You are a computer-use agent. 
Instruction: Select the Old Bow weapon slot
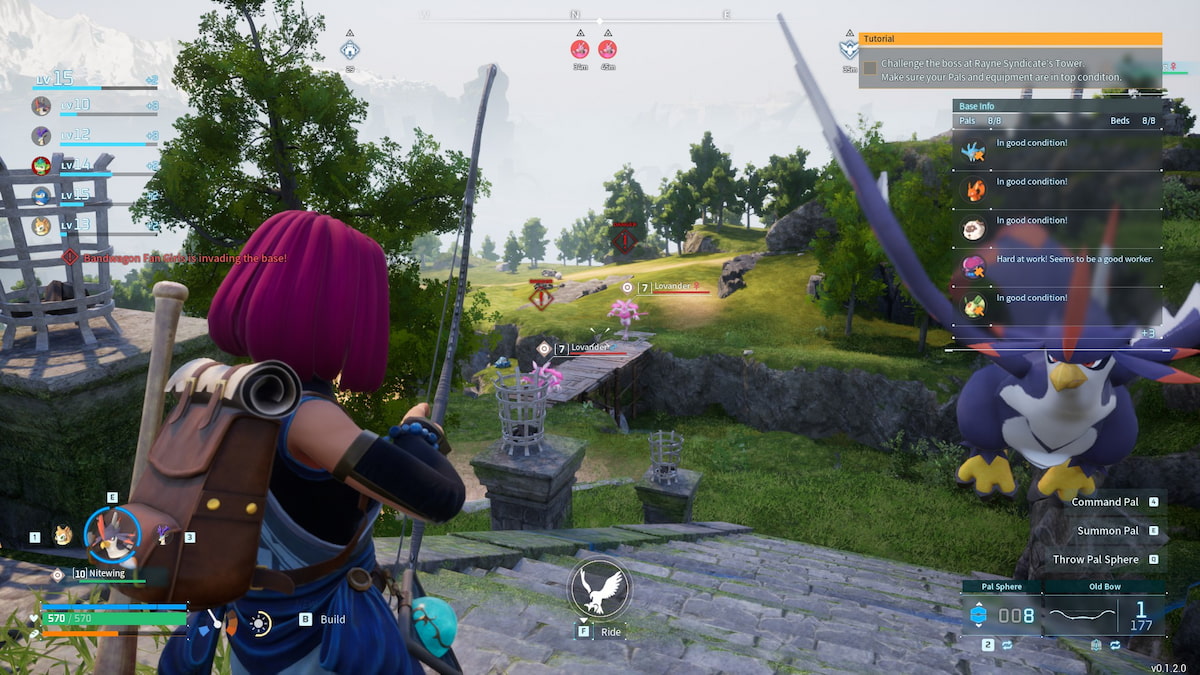[x=1103, y=614]
